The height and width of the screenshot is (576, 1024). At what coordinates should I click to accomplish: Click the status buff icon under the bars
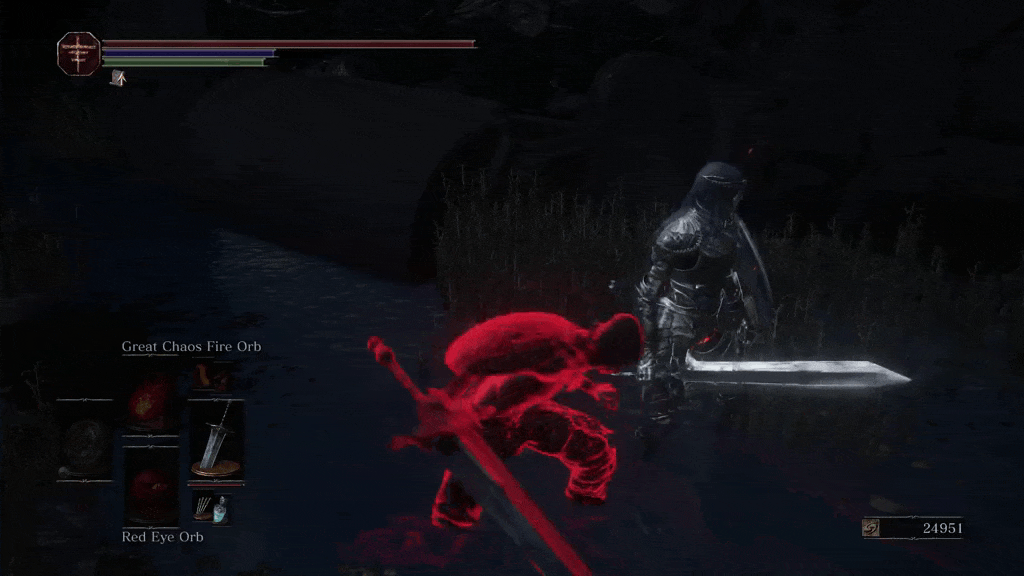[x=118, y=77]
